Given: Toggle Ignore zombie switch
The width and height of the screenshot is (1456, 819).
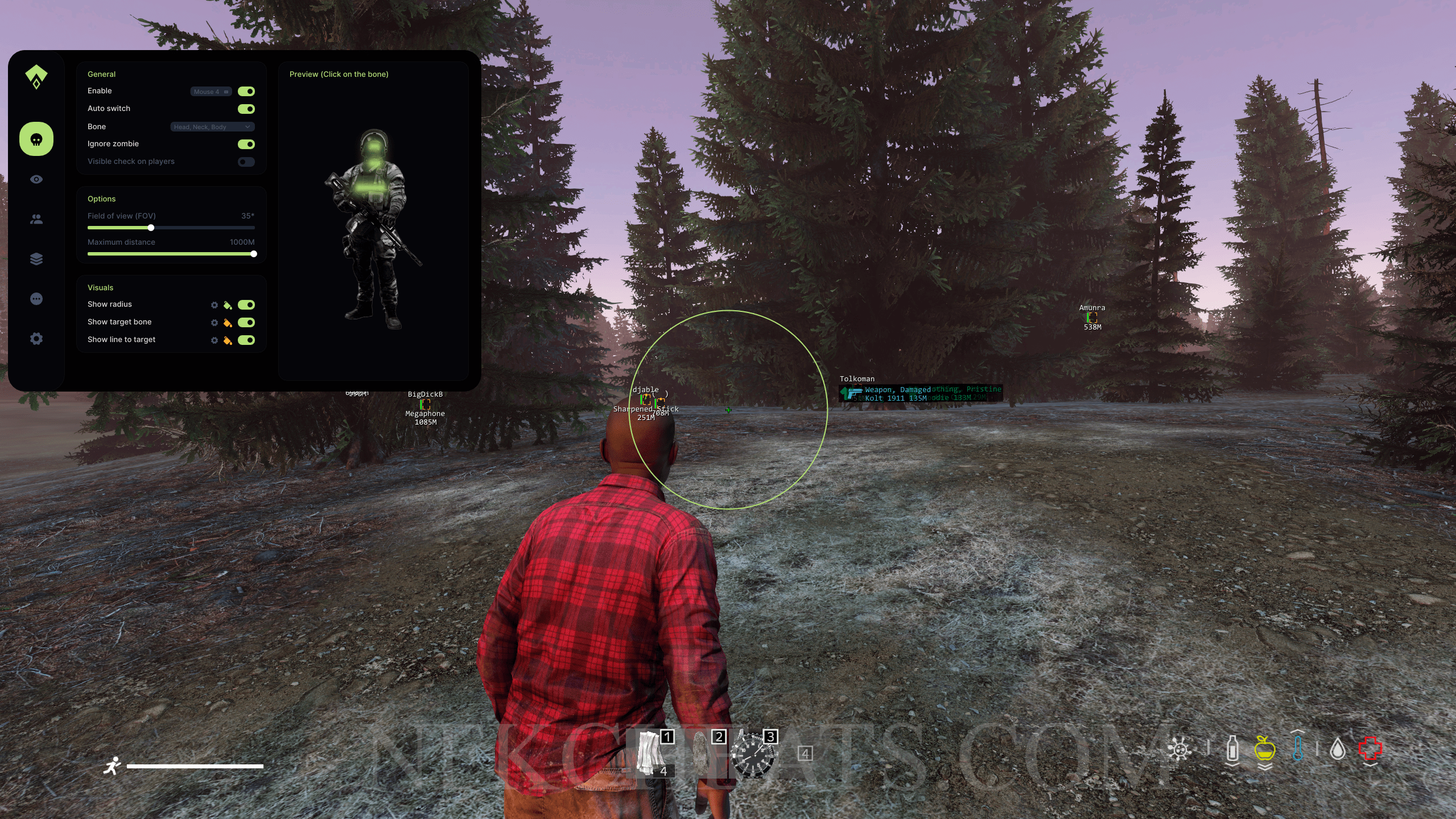Looking at the screenshot, I should [x=246, y=145].
